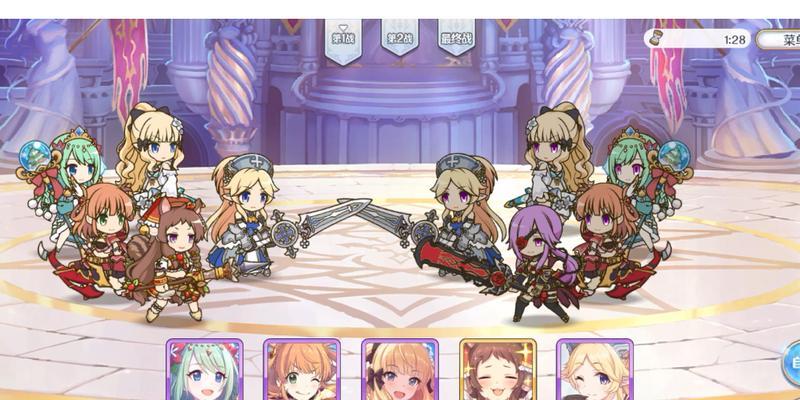Select the winking orange-haired girl card

tap(302, 371)
